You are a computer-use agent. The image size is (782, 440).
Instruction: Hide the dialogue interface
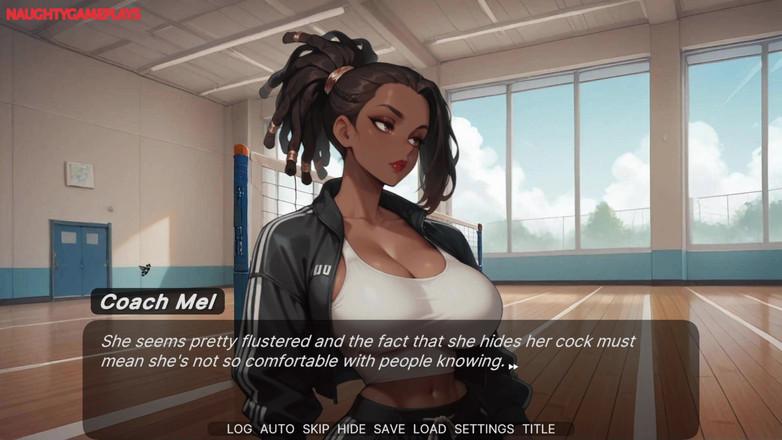(x=351, y=429)
